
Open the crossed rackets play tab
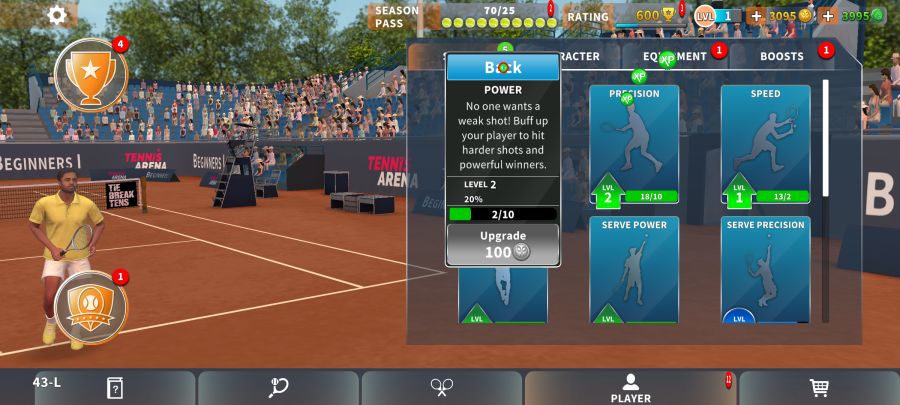point(442,388)
